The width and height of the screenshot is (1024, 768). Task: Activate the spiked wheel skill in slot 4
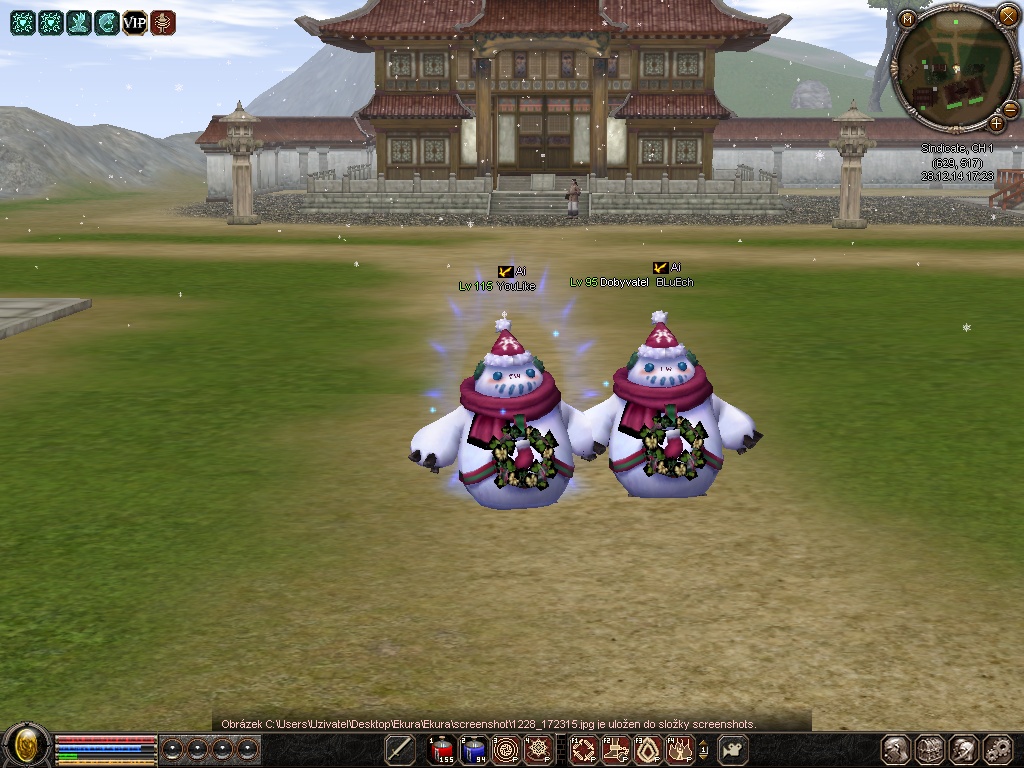click(539, 750)
